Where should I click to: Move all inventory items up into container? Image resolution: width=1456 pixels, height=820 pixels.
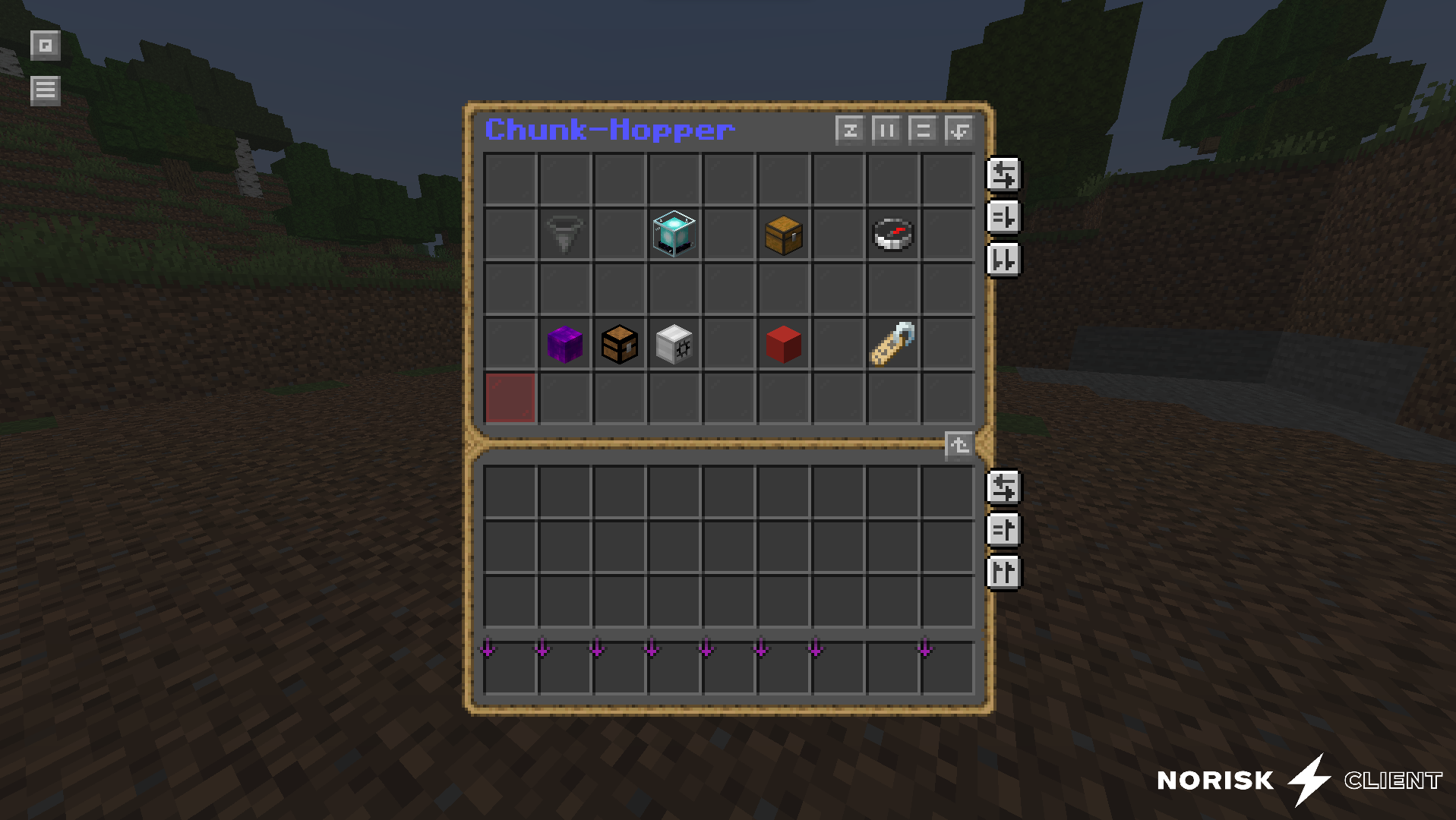pyautogui.click(x=1003, y=572)
